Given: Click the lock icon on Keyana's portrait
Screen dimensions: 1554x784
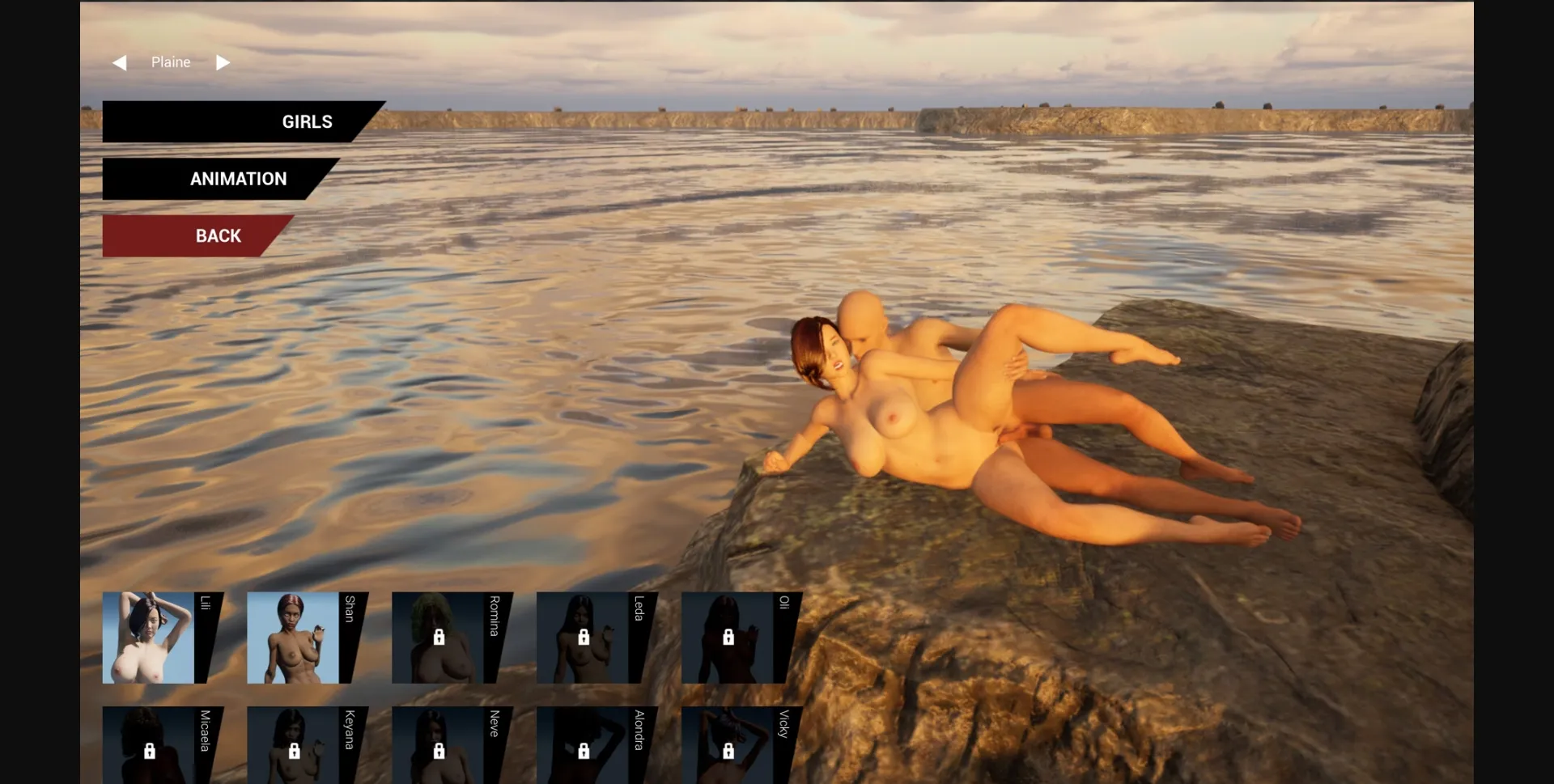Looking at the screenshot, I should 295,752.
